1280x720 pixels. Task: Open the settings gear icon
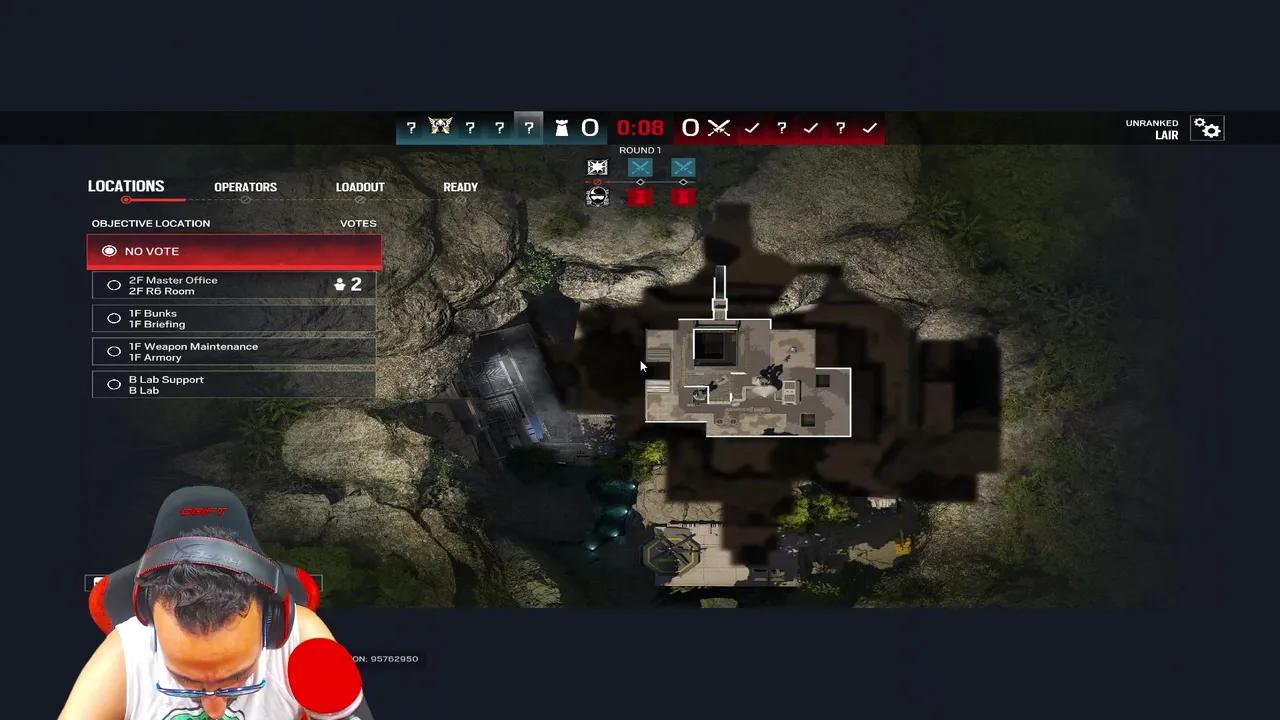(x=1207, y=129)
